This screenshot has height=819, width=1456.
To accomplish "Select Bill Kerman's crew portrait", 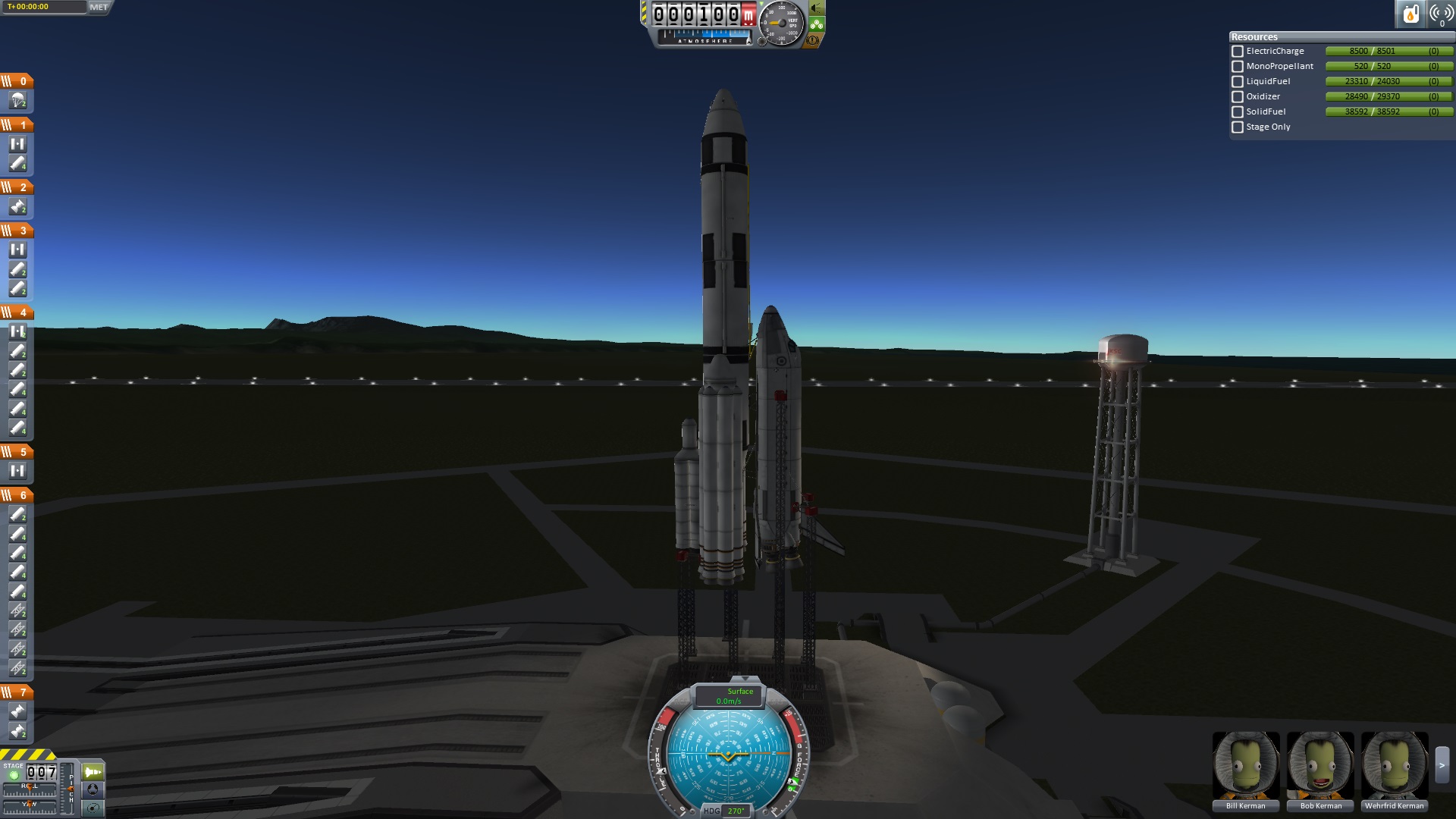I will coord(1245,766).
